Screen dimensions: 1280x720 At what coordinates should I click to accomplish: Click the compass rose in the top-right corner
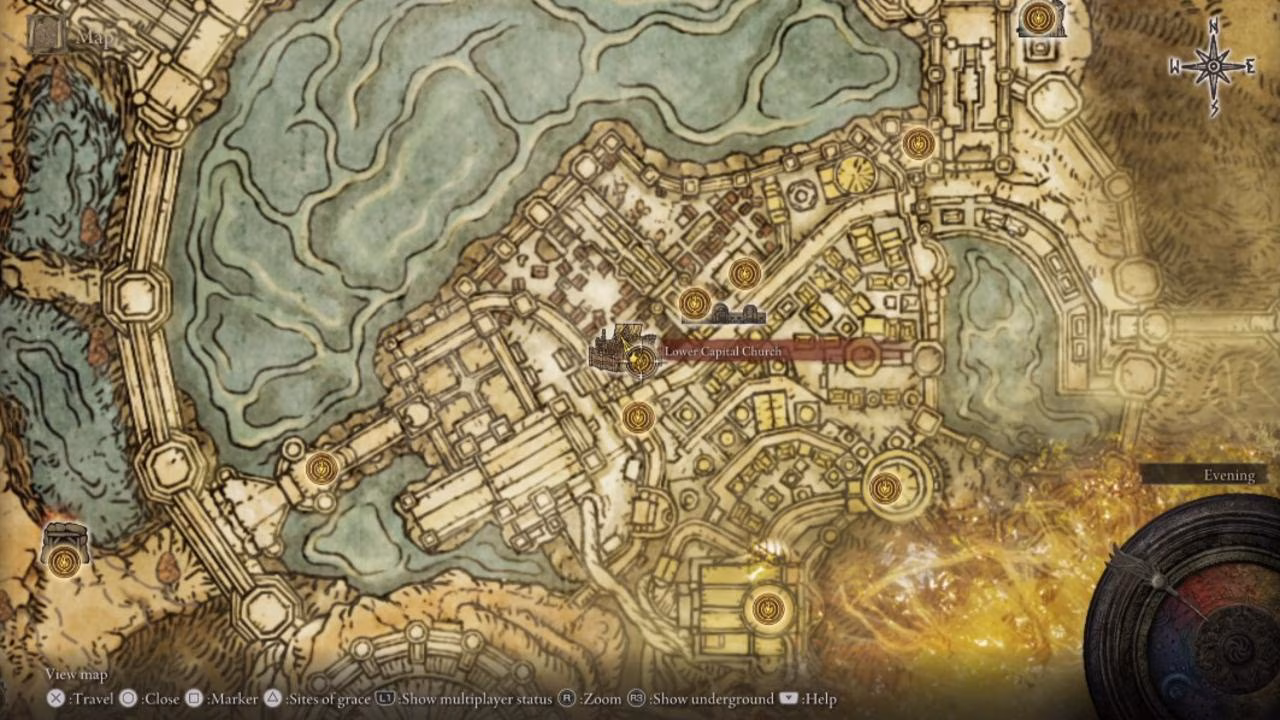[1212, 64]
